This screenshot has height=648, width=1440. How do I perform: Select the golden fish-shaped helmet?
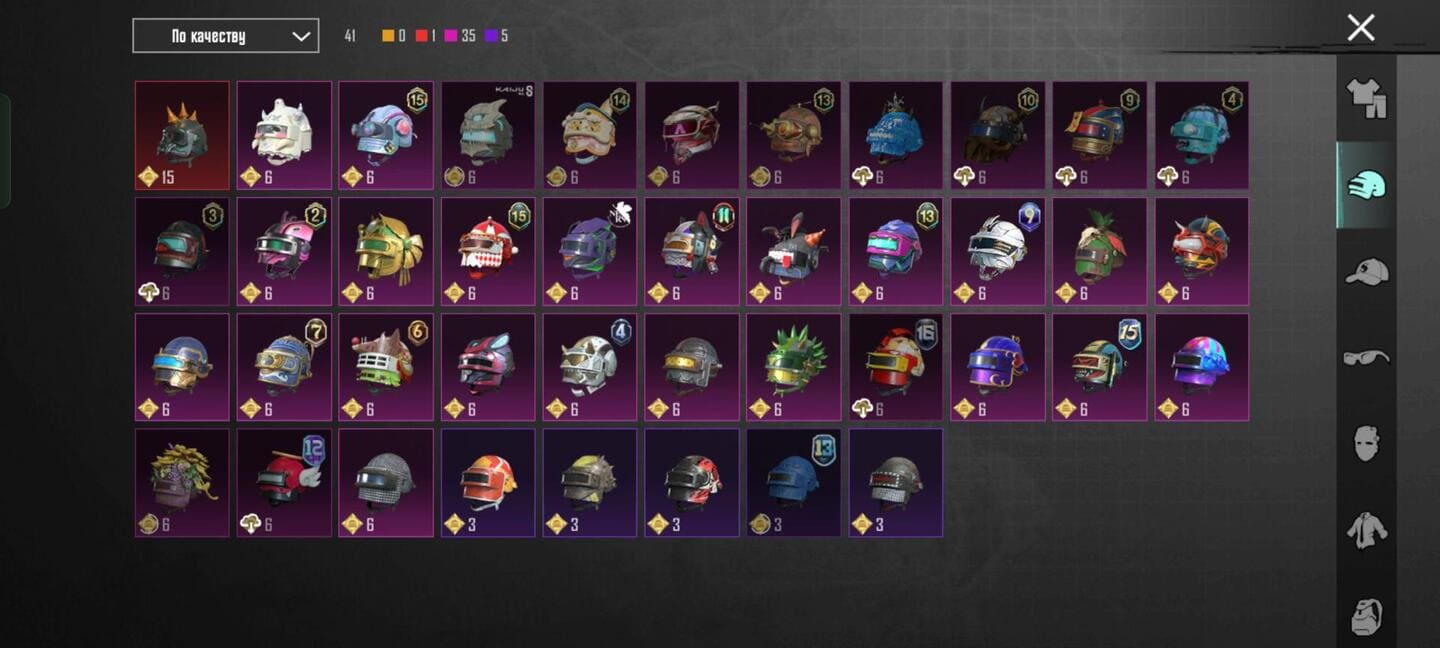coord(386,251)
